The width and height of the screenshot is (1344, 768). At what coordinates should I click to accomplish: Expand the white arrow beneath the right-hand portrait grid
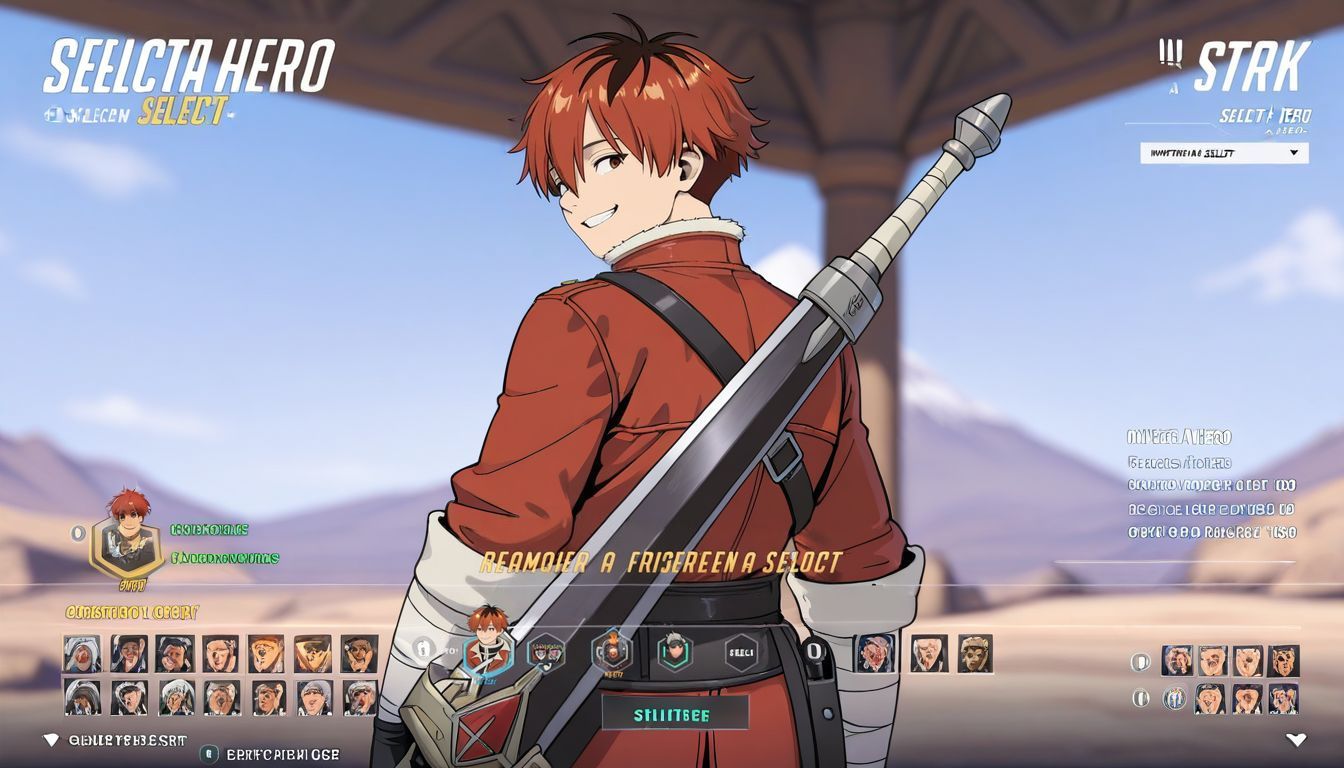point(1296,741)
